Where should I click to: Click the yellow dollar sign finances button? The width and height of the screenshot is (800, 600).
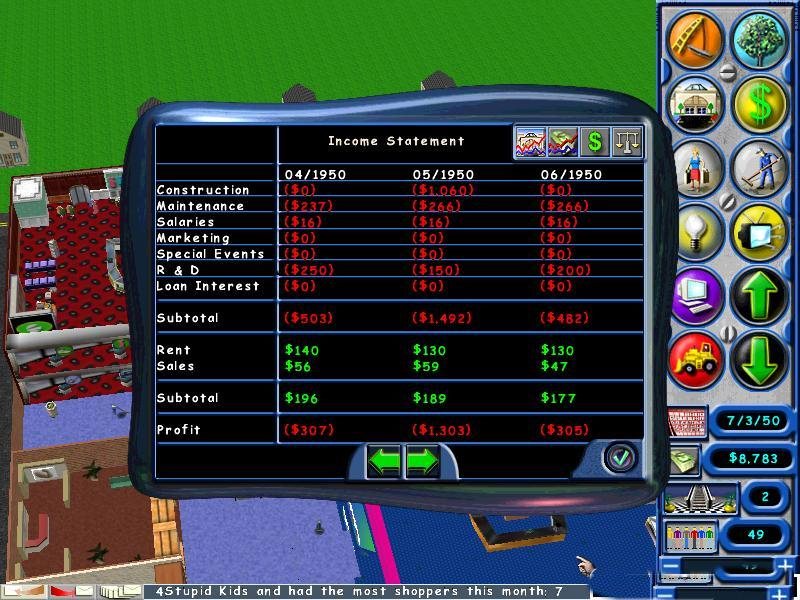click(760, 102)
